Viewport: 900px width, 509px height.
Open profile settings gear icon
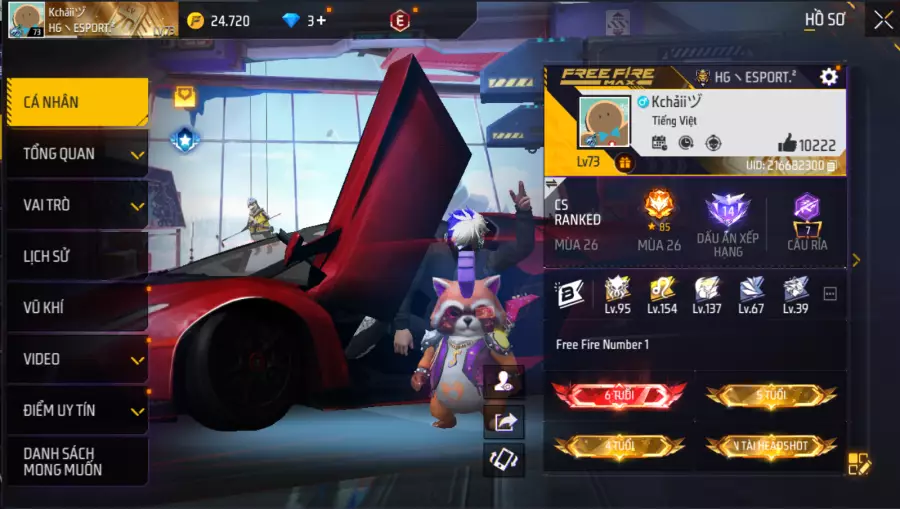(x=828, y=77)
